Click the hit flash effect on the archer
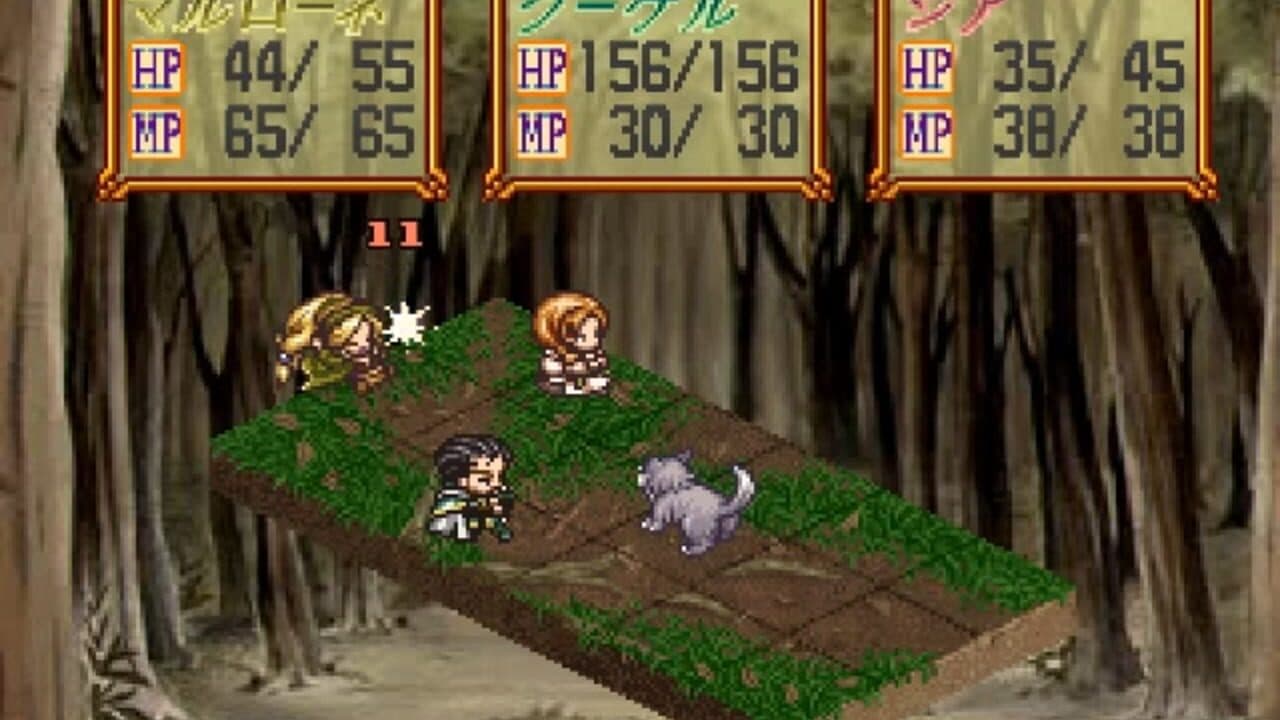Image resolution: width=1280 pixels, height=720 pixels. (405, 320)
